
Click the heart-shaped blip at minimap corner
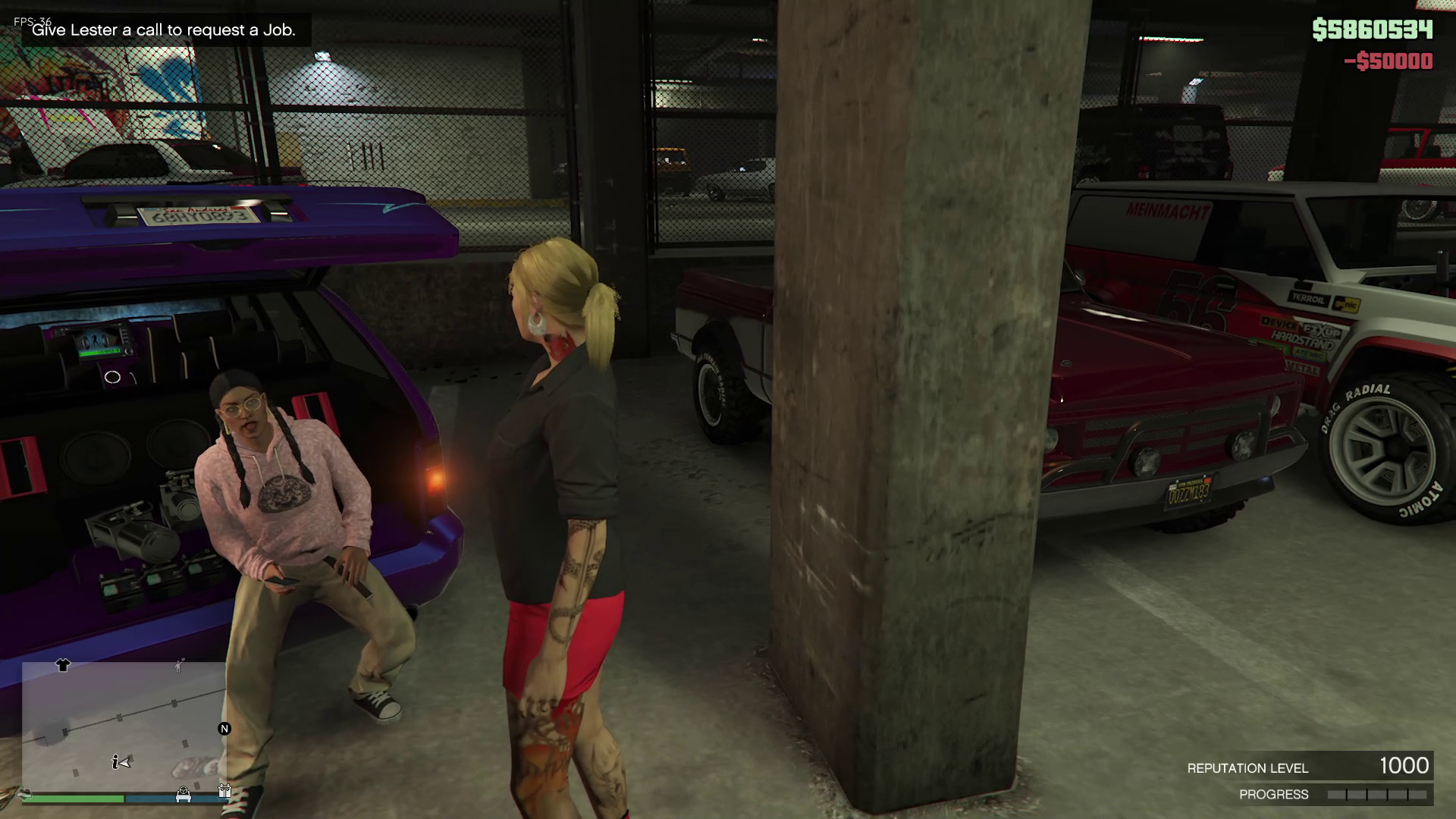(x=27, y=794)
